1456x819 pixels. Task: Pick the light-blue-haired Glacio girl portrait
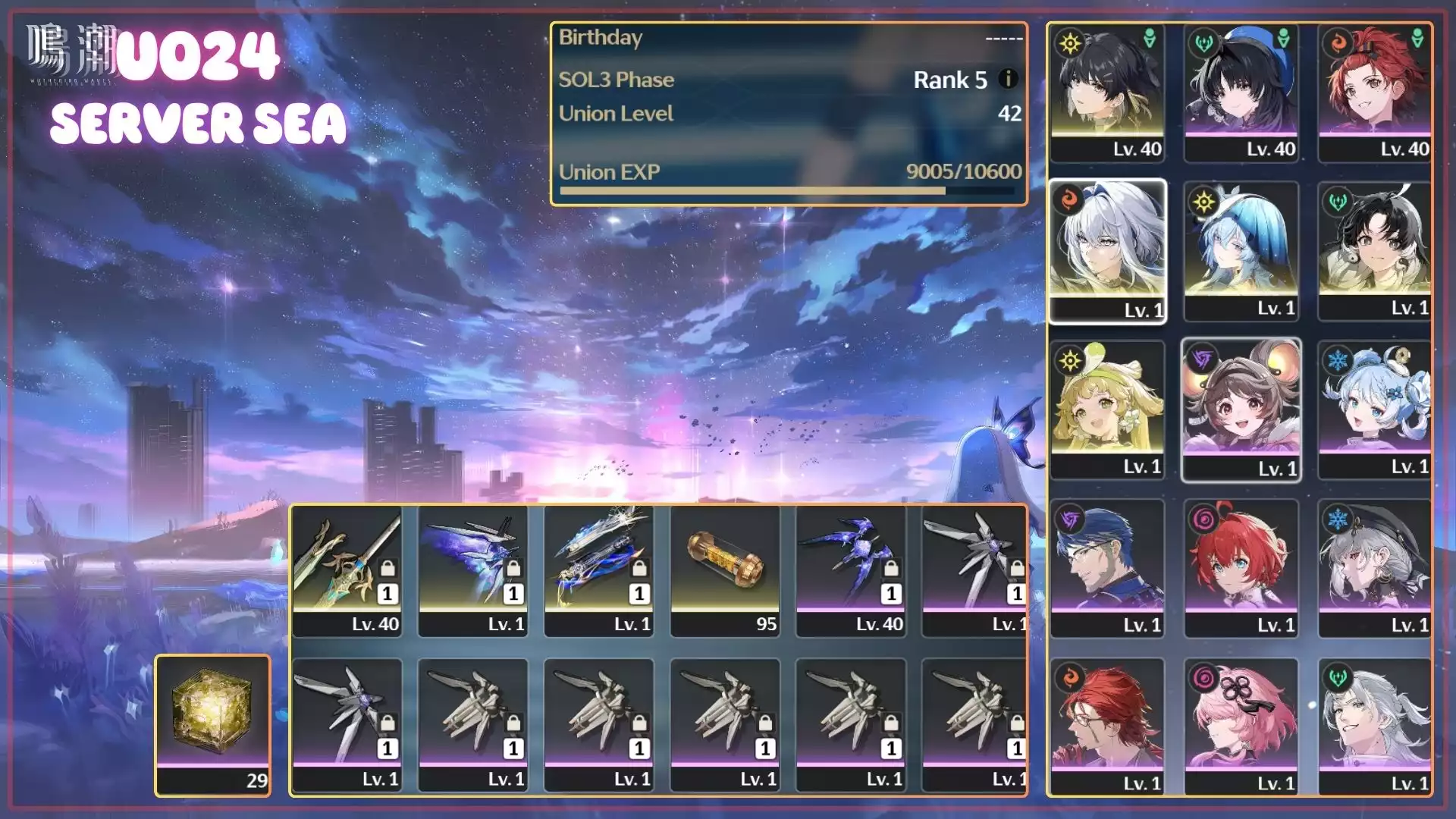[x=1374, y=409]
